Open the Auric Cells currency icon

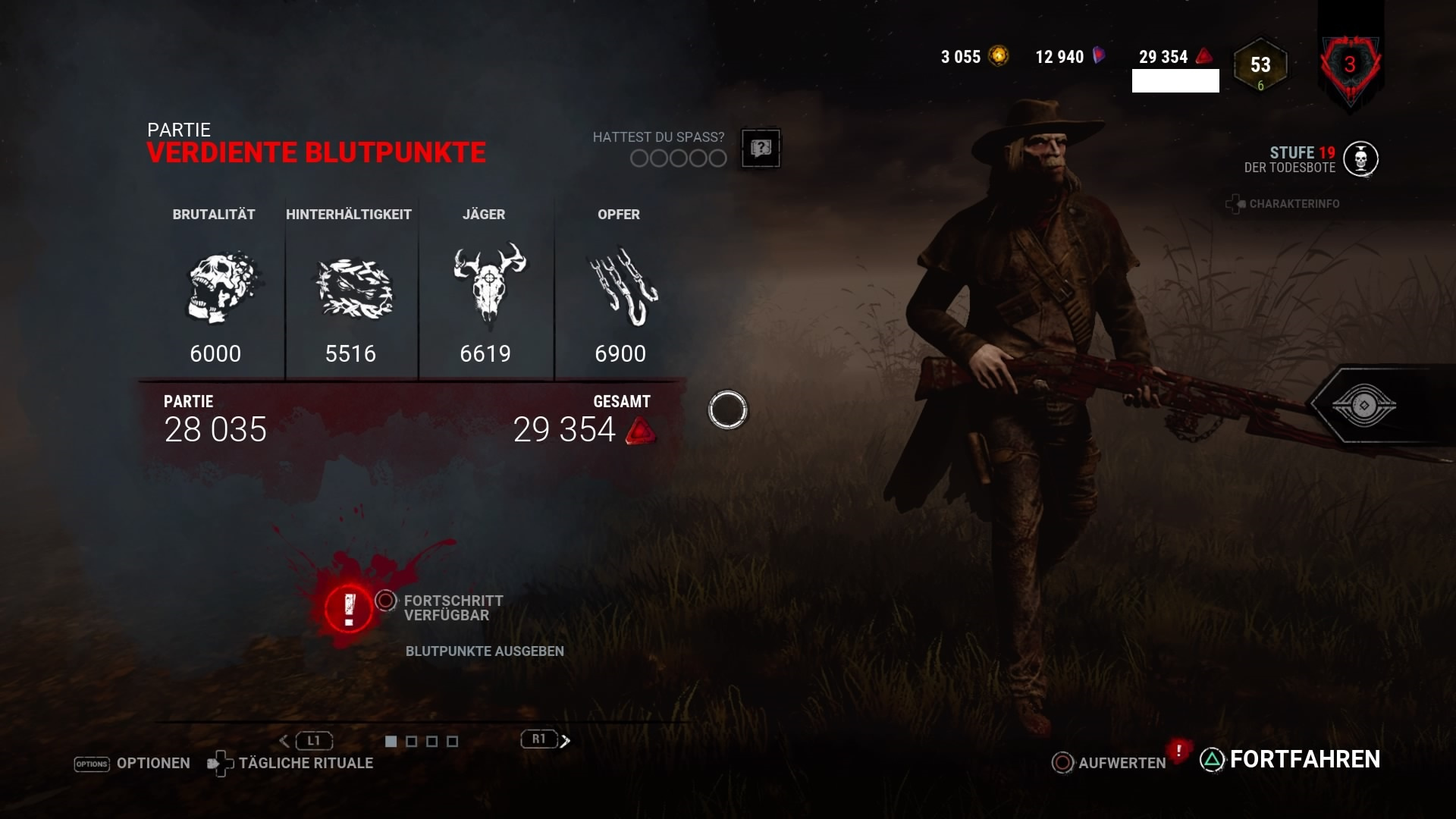998,56
